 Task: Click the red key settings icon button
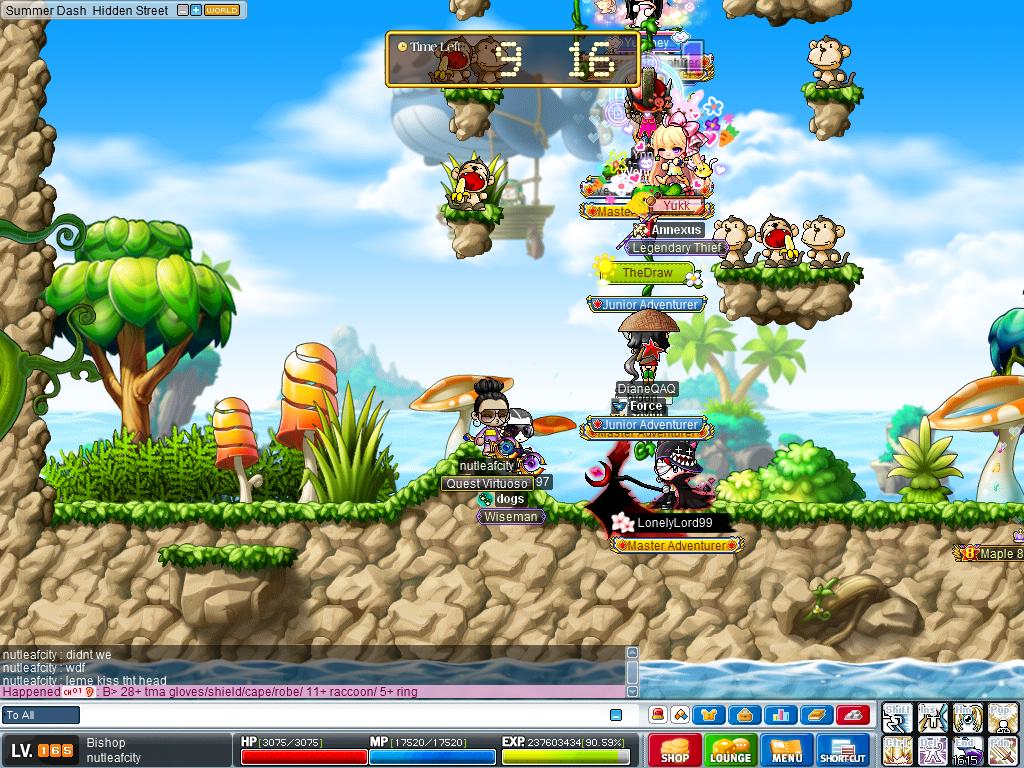click(x=852, y=715)
